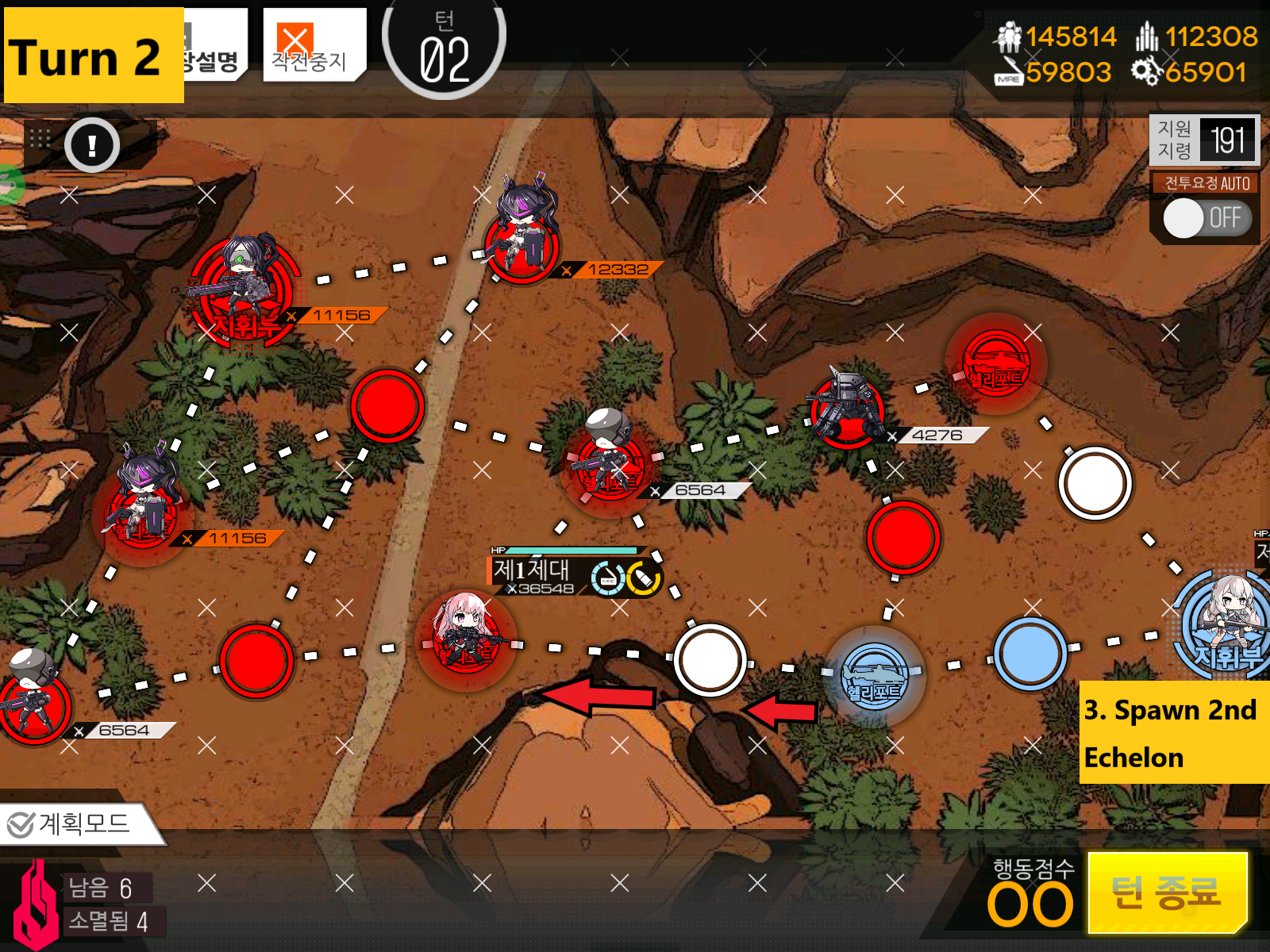Select the blue heliport node
This screenshot has height=952, width=1270.
click(x=874, y=676)
